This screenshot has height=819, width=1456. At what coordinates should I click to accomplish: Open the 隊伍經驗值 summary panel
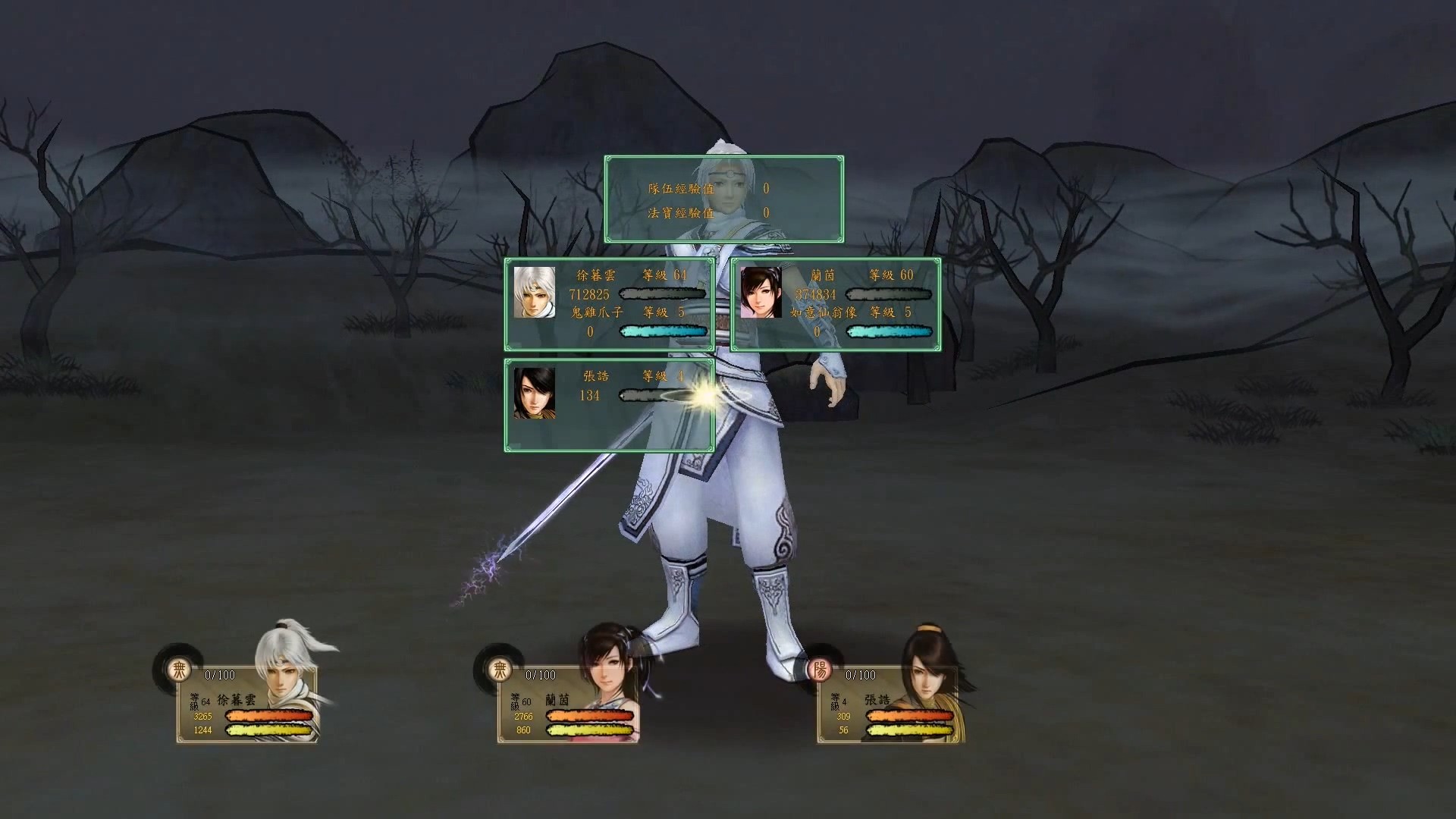(680, 190)
